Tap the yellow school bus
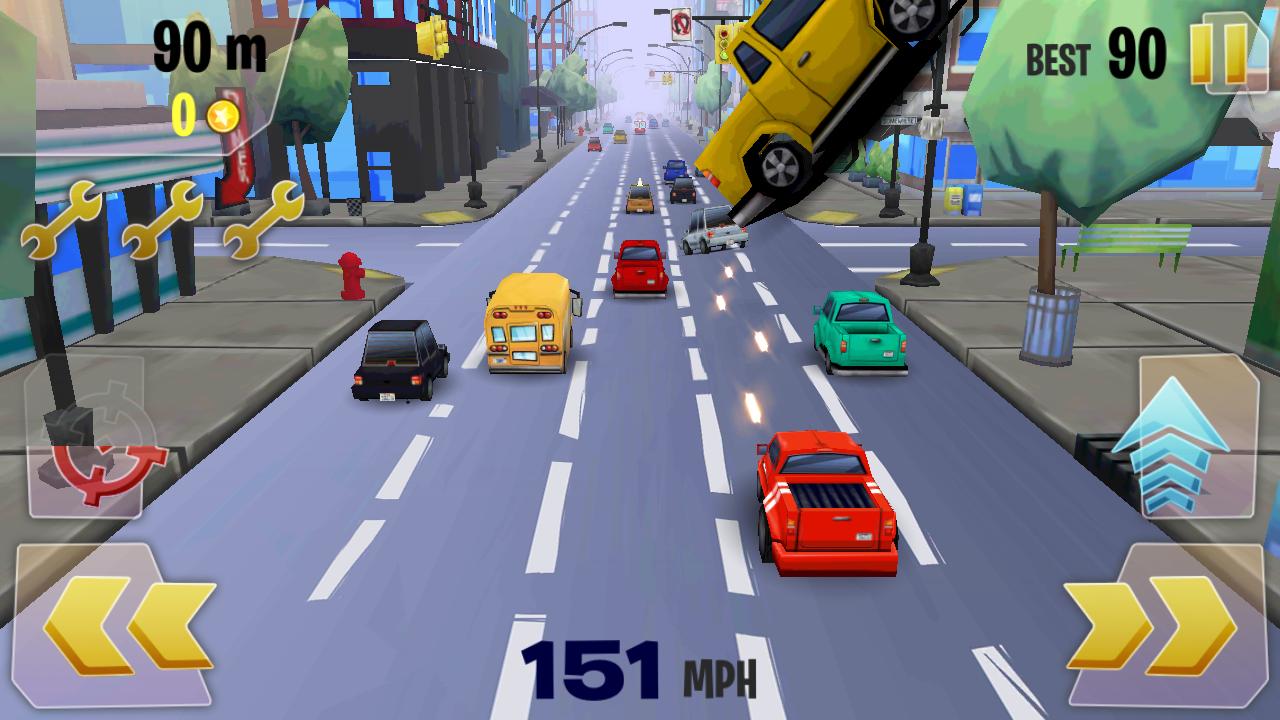Screen dimensions: 1280x720 (x=525, y=325)
